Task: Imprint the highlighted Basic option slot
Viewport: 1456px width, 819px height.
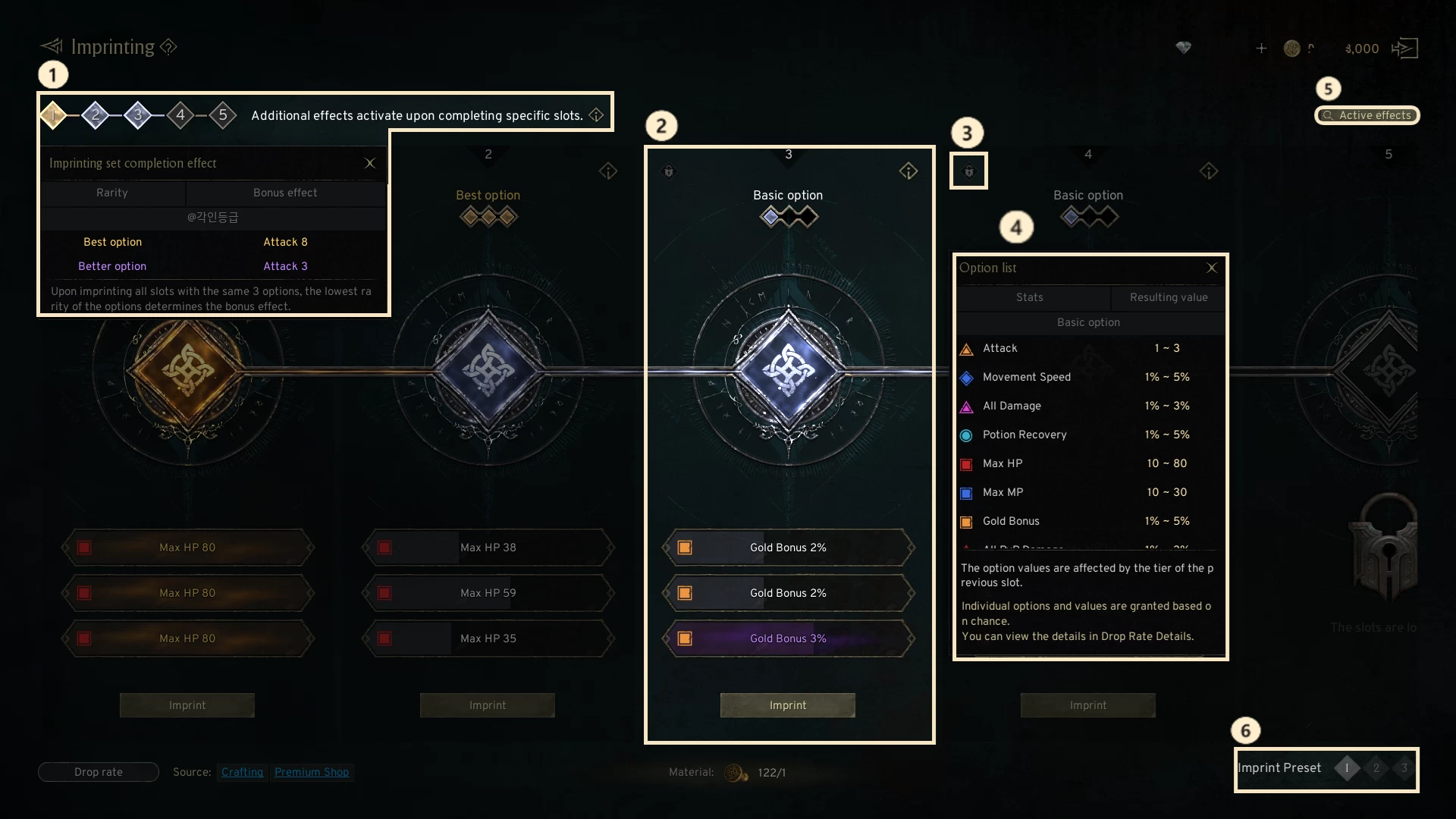Action: pyautogui.click(x=787, y=705)
